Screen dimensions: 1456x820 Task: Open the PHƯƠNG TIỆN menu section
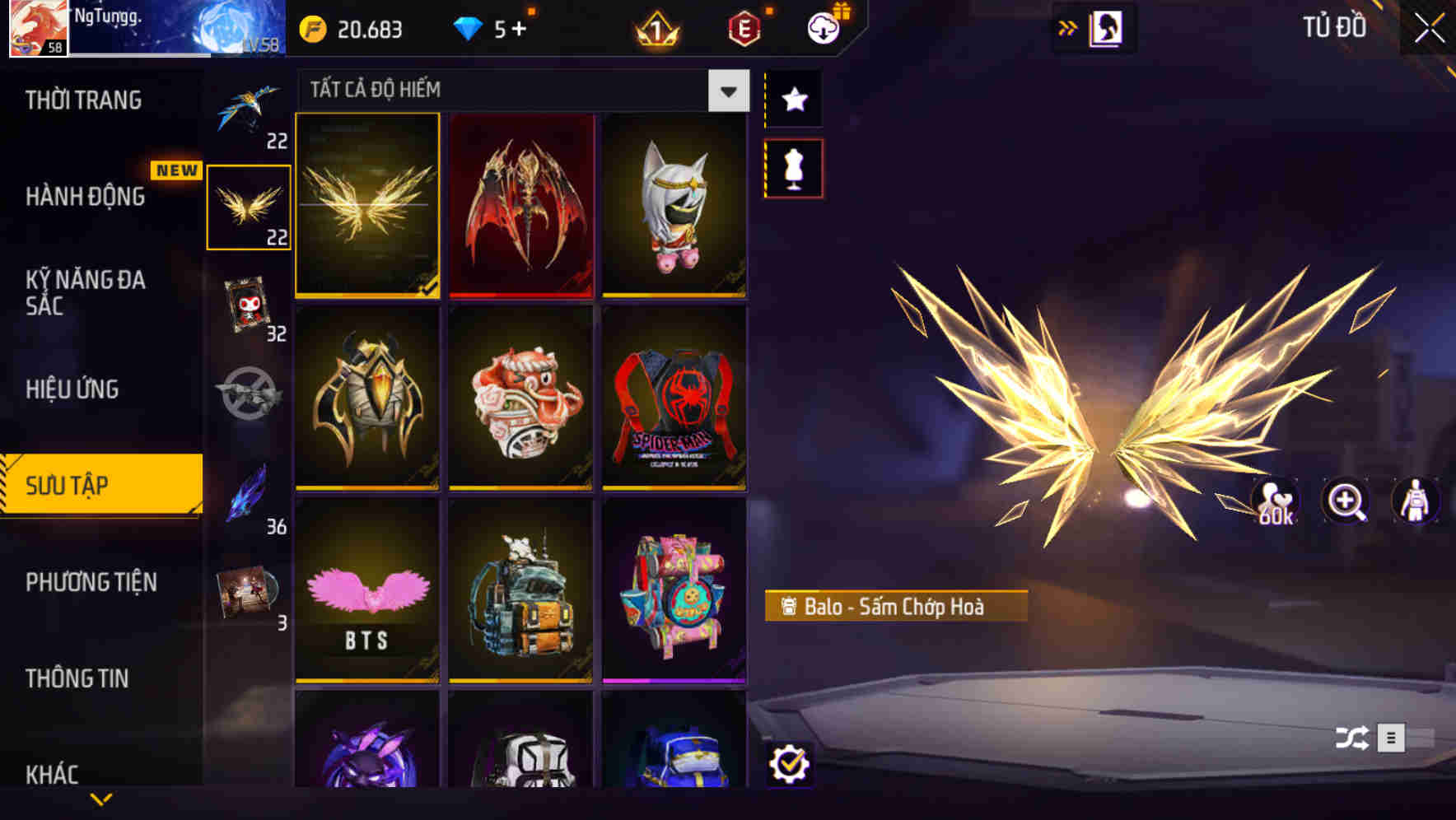click(91, 582)
